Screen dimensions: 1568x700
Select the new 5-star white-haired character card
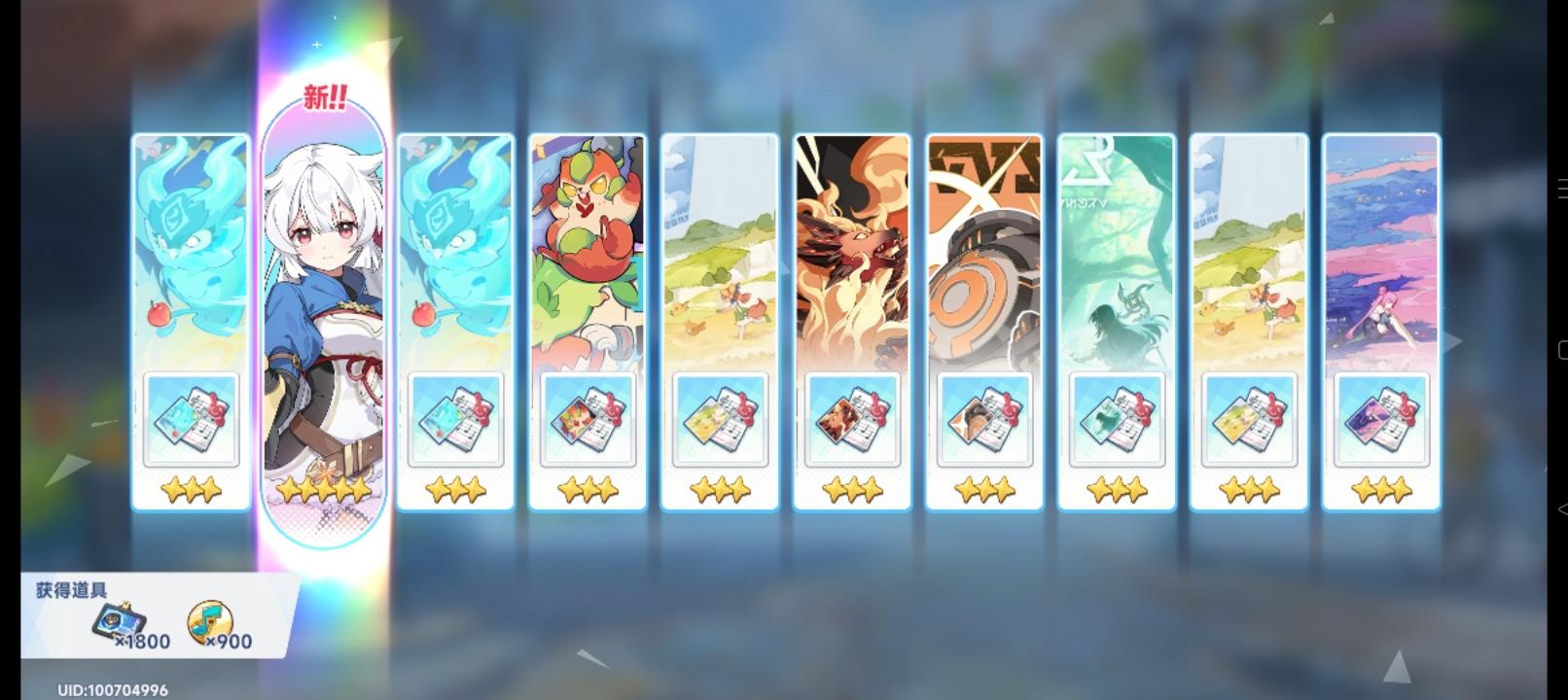[323, 292]
